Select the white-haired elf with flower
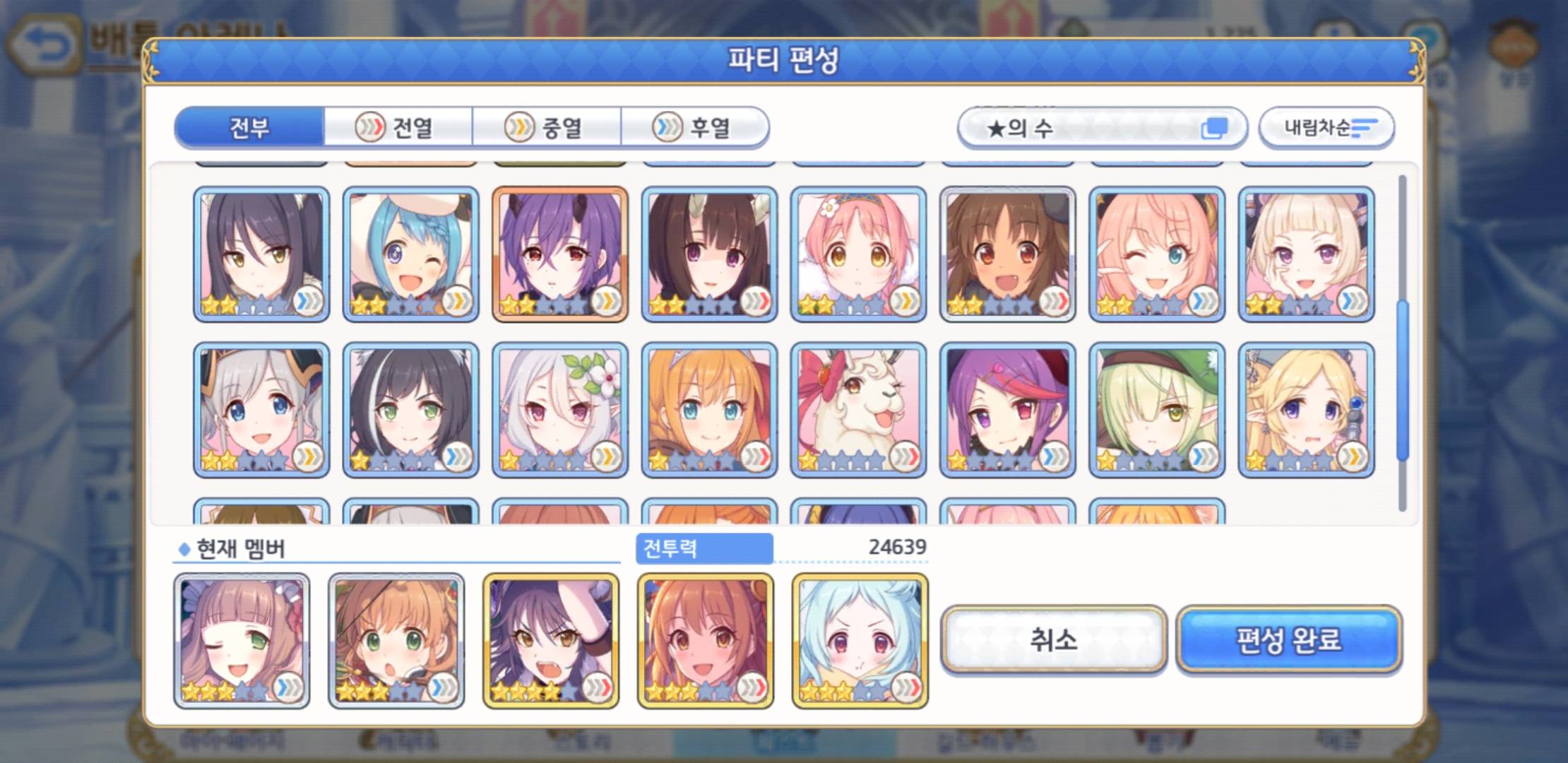Image resolution: width=1568 pixels, height=763 pixels. tap(559, 410)
